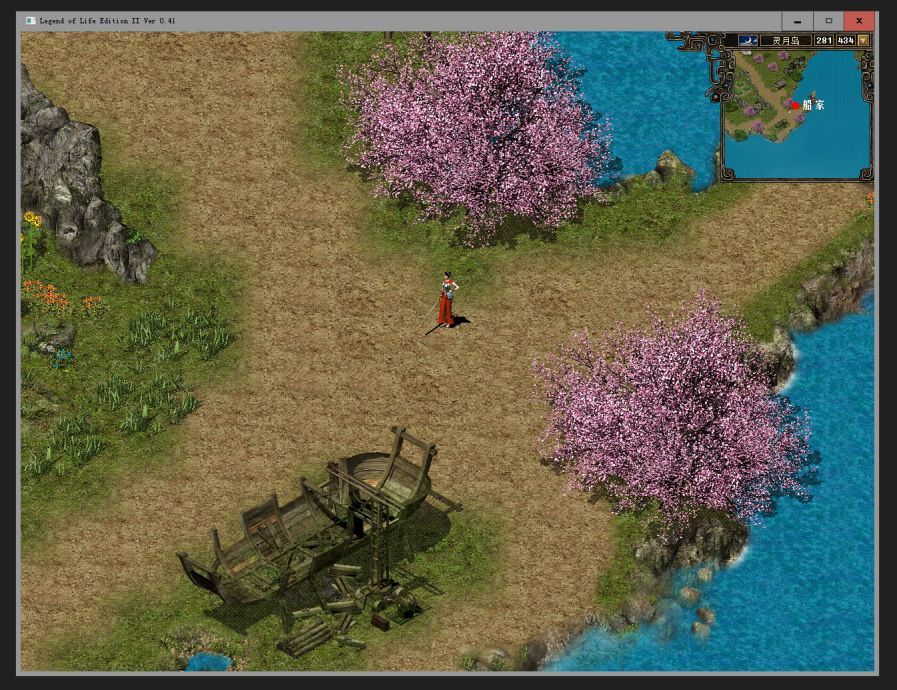This screenshot has width=897, height=690.
Task: Minimize the Legend of Life window
Action: click(x=797, y=21)
